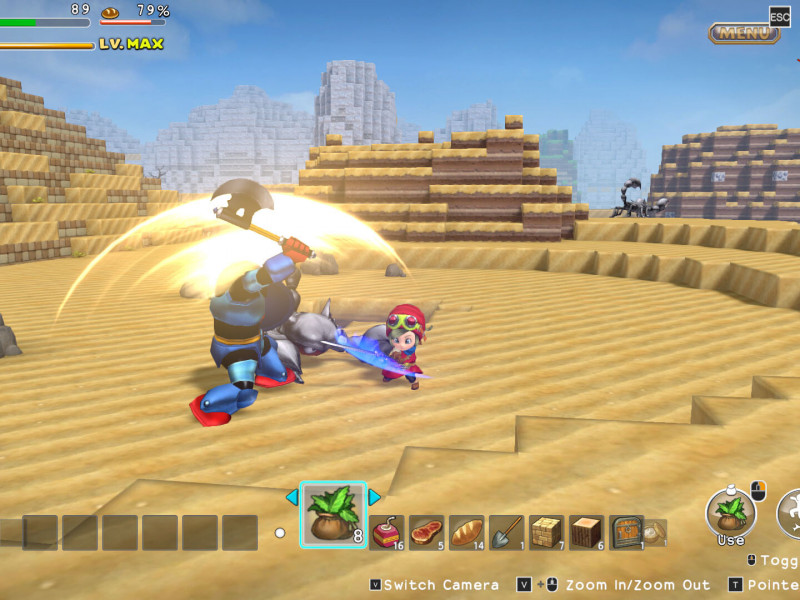Open the MENU button

point(745,33)
